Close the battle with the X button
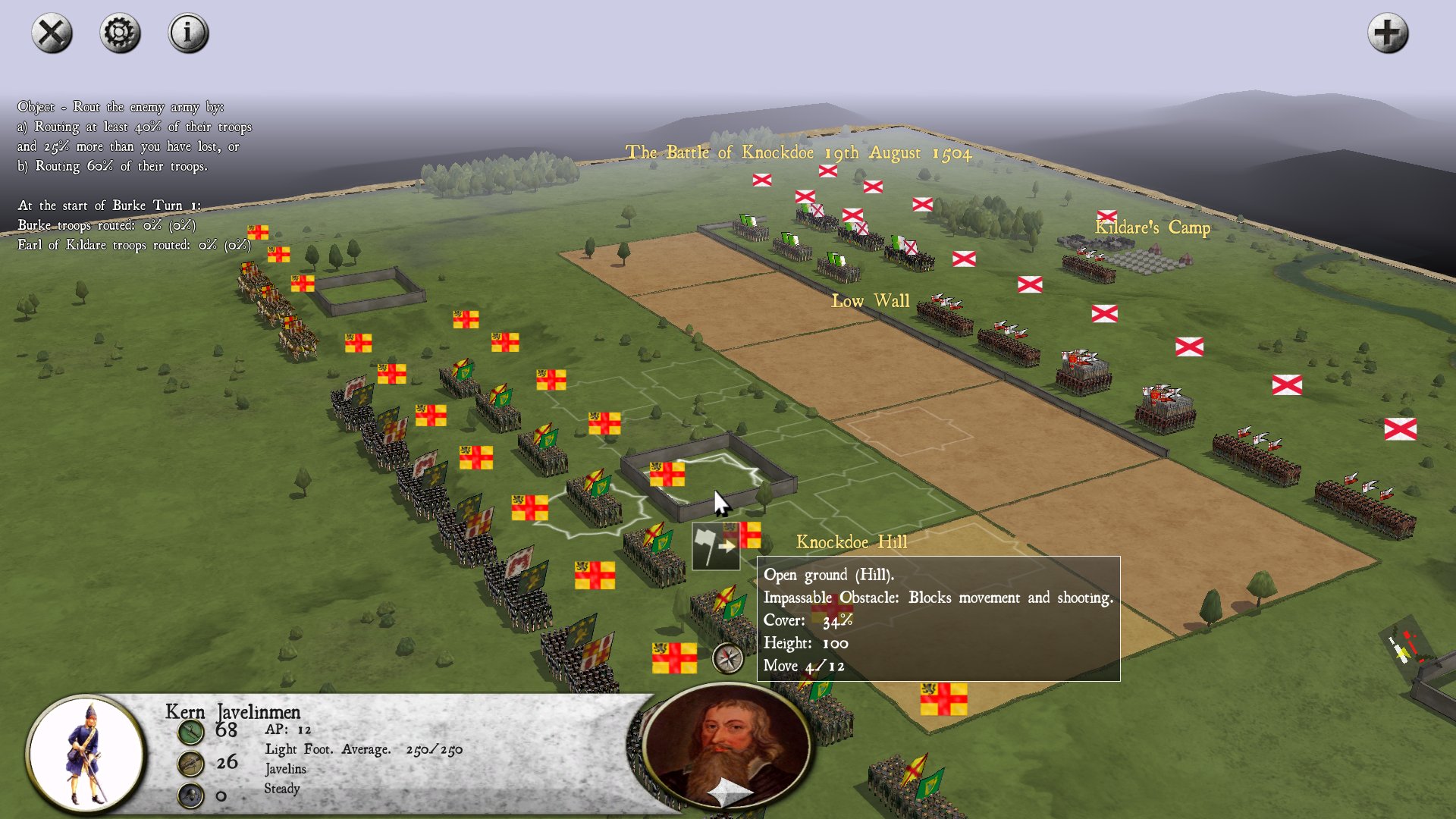The width and height of the screenshot is (1456, 819). pos(52,33)
